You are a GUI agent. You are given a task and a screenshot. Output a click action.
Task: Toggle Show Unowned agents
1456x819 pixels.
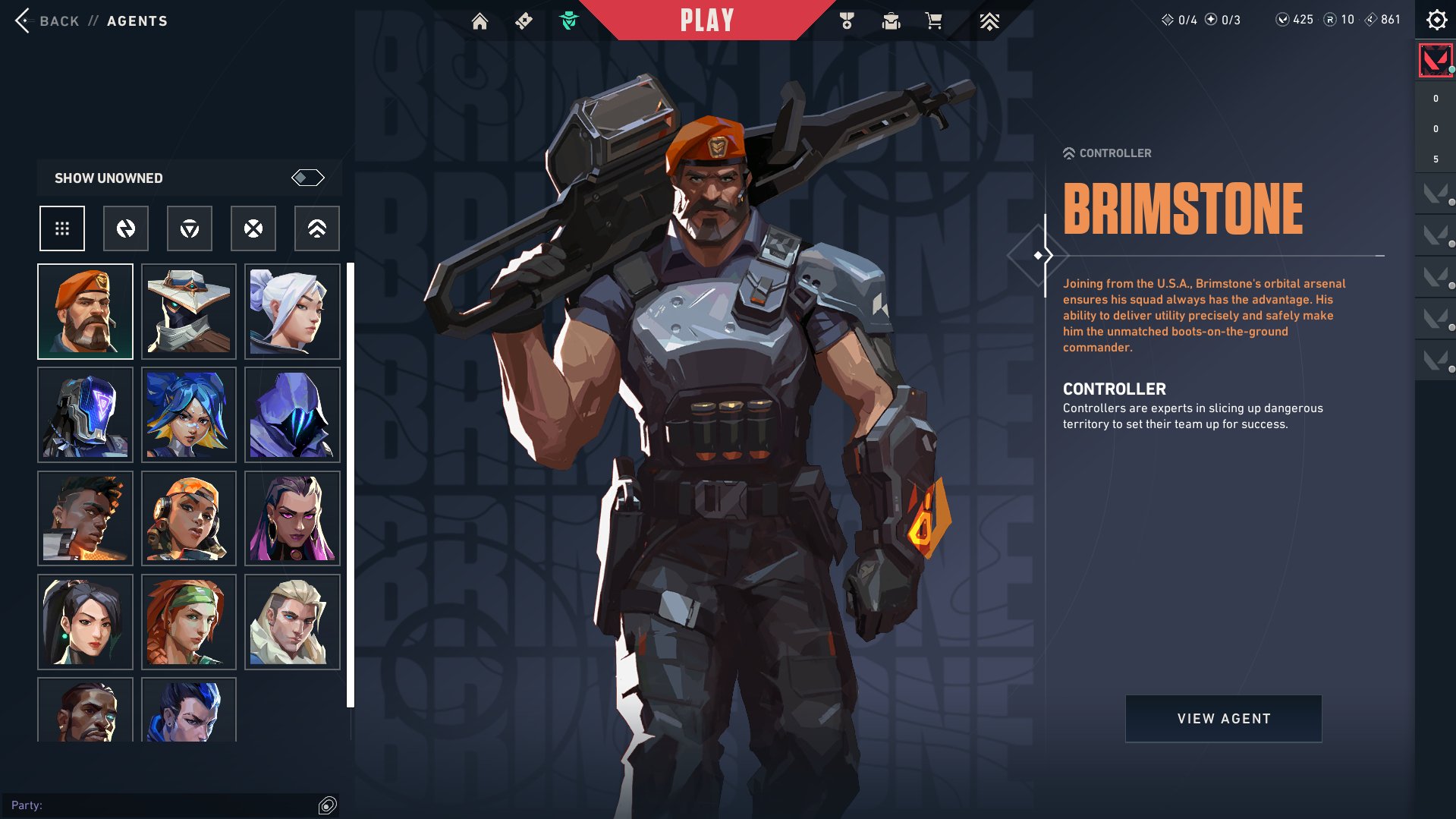point(307,178)
